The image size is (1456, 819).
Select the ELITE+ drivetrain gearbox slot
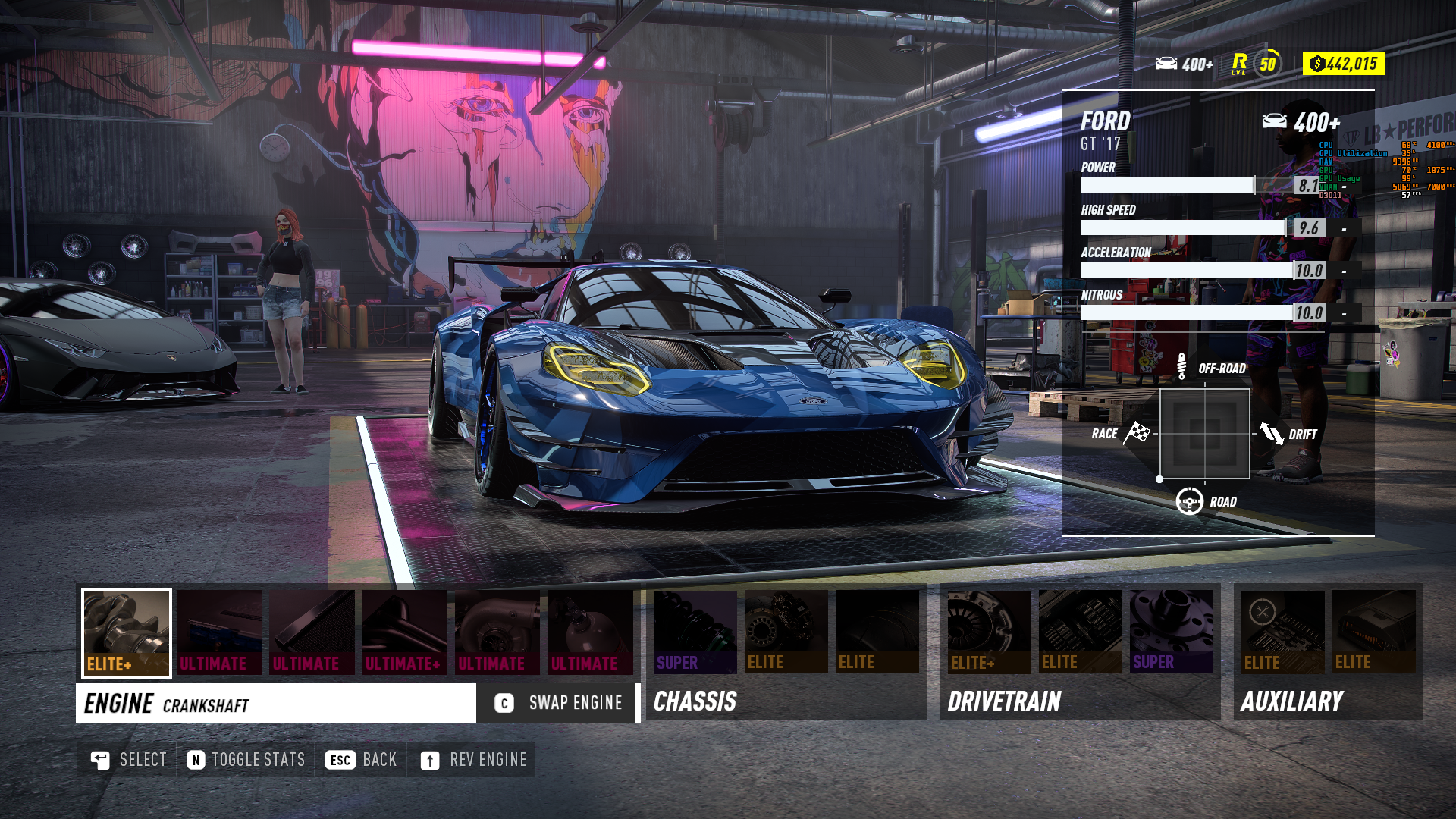[990, 632]
